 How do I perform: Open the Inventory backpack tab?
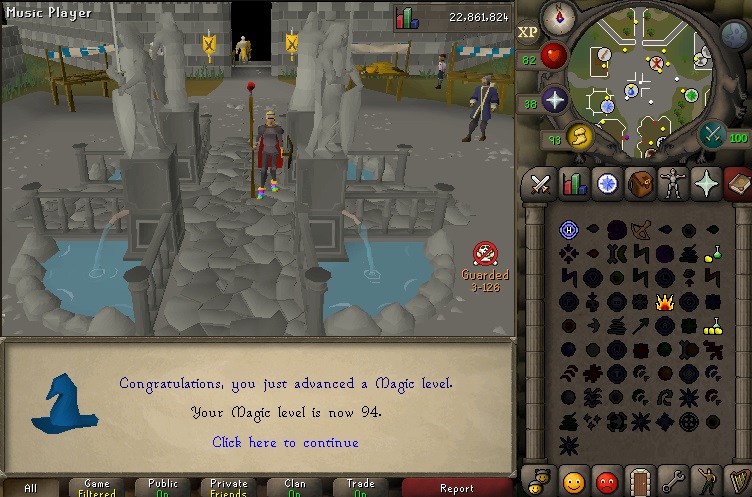coord(640,184)
